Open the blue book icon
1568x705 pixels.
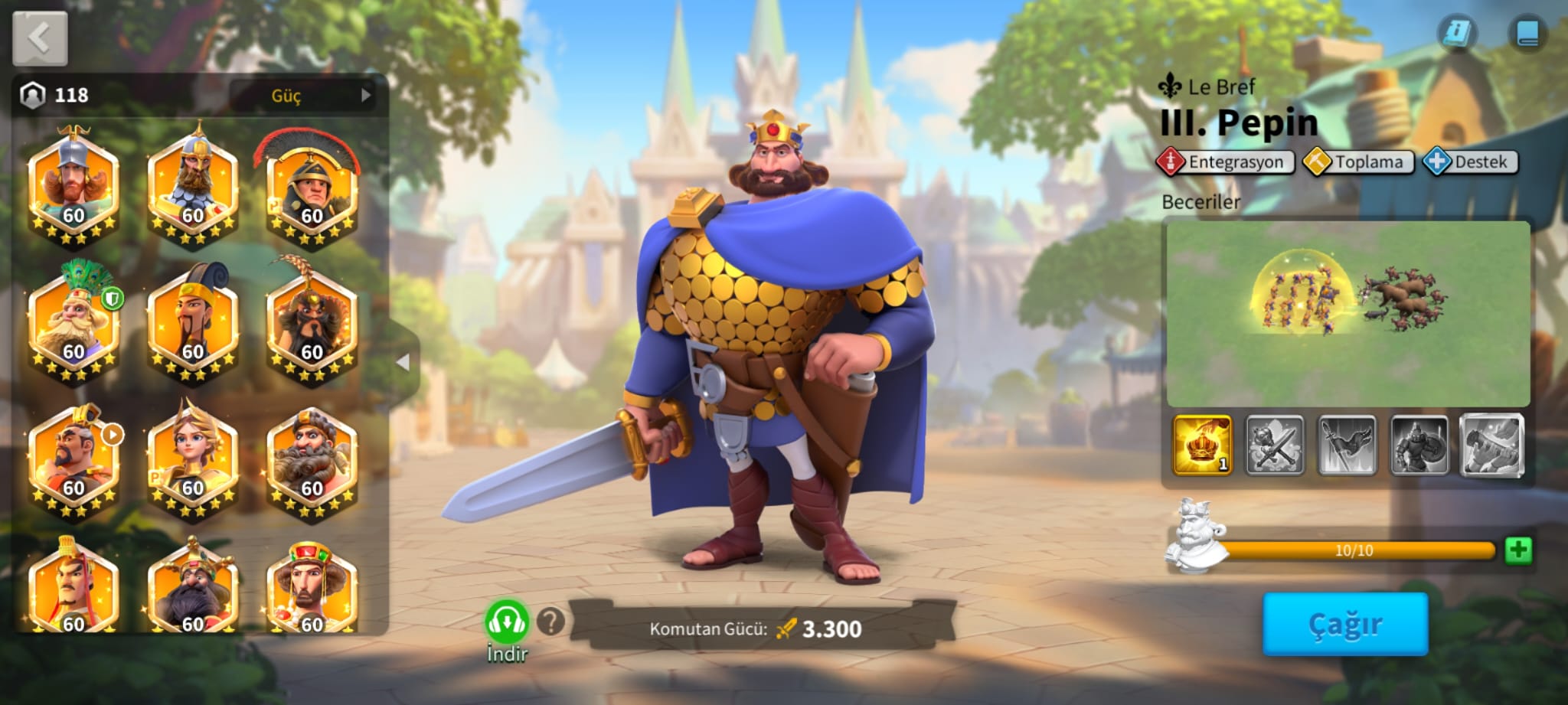(1527, 33)
